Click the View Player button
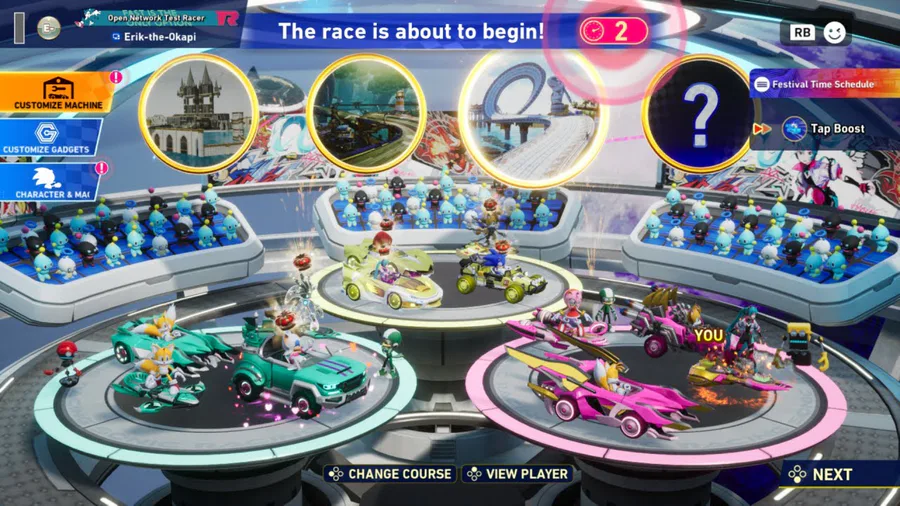 pyautogui.click(x=520, y=474)
